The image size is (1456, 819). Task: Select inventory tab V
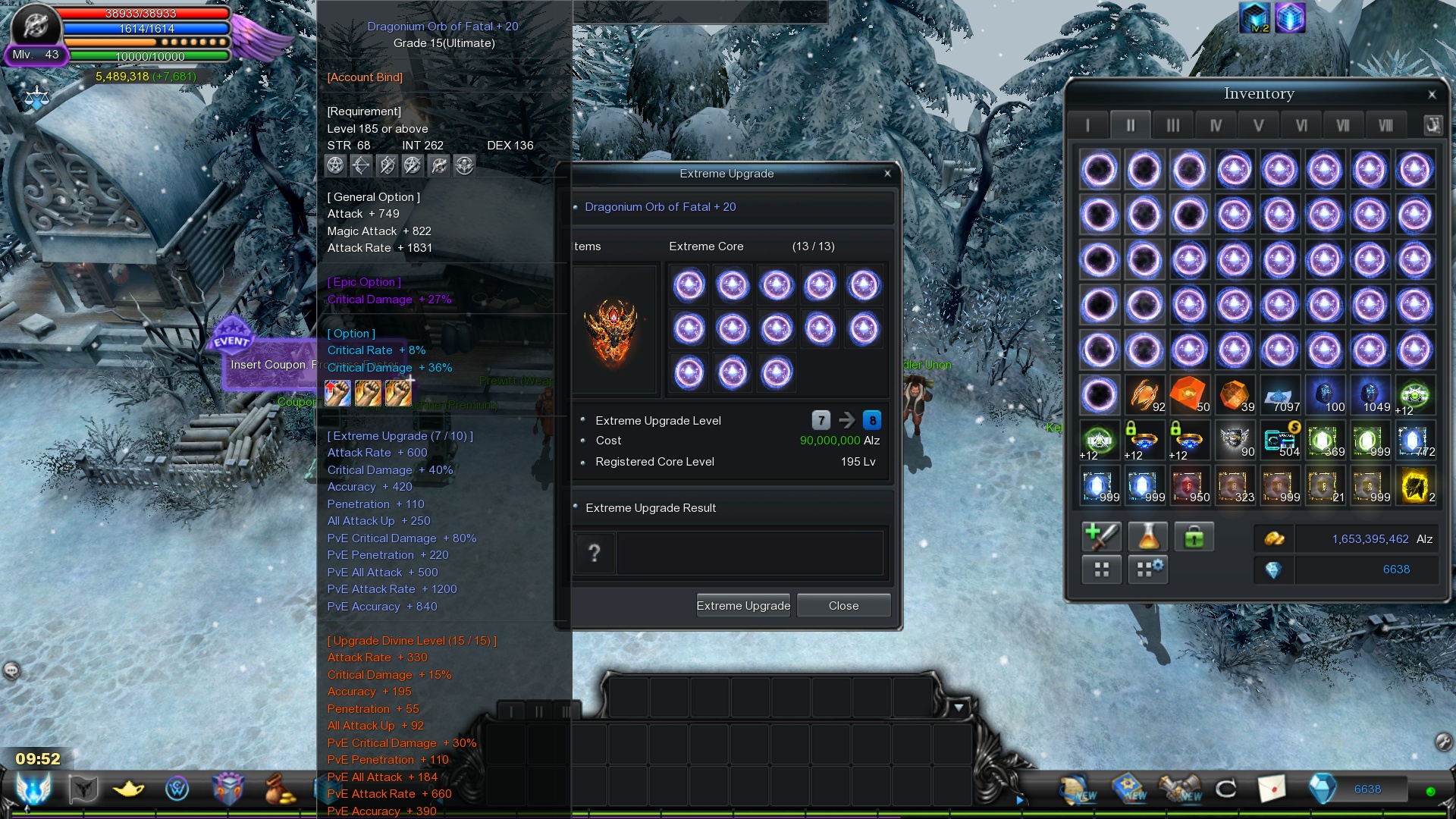pyautogui.click(x=1258, y=125)
